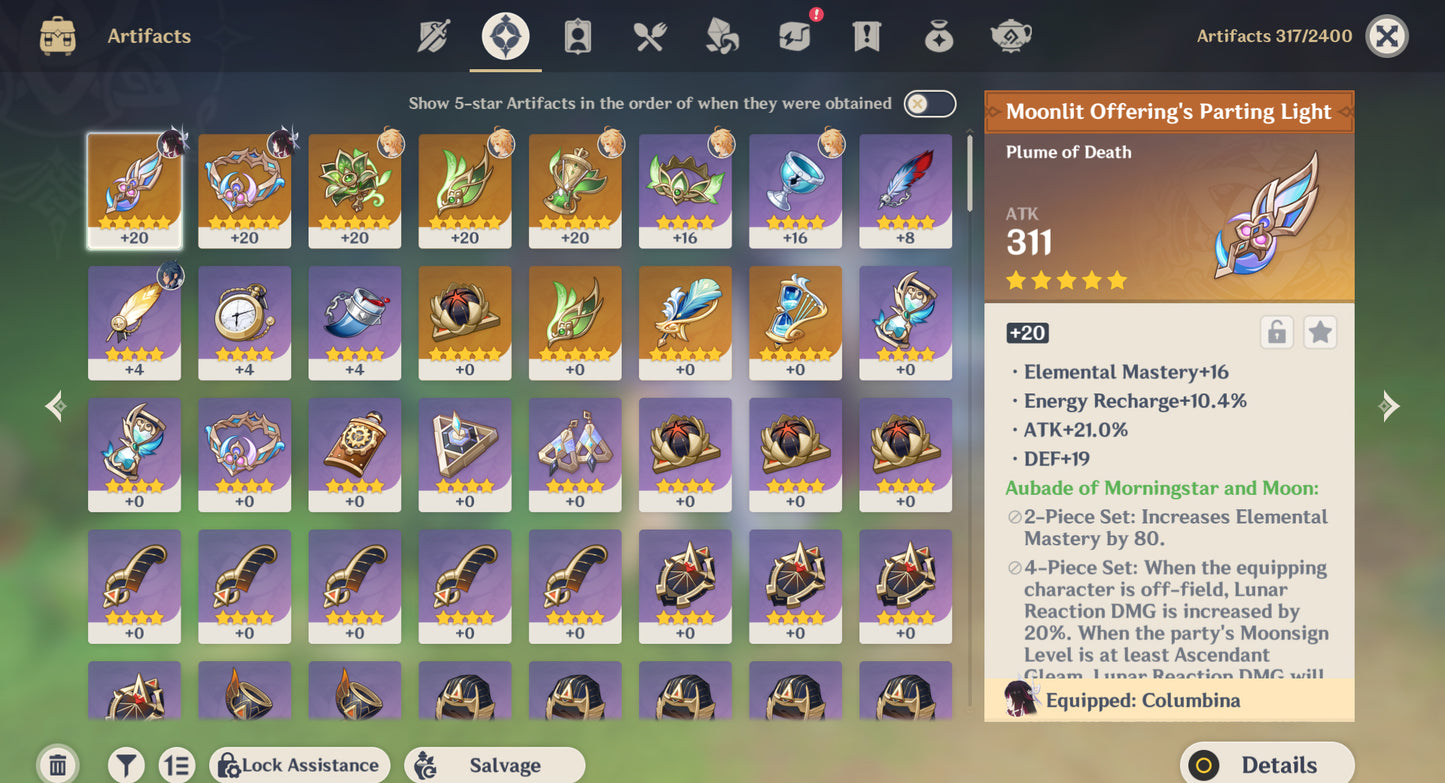Image resolution: width=1445 pixels, height=783 pixels.
Task: Favorite the selected artifact with the star
Action: [x=1321, y=332]
